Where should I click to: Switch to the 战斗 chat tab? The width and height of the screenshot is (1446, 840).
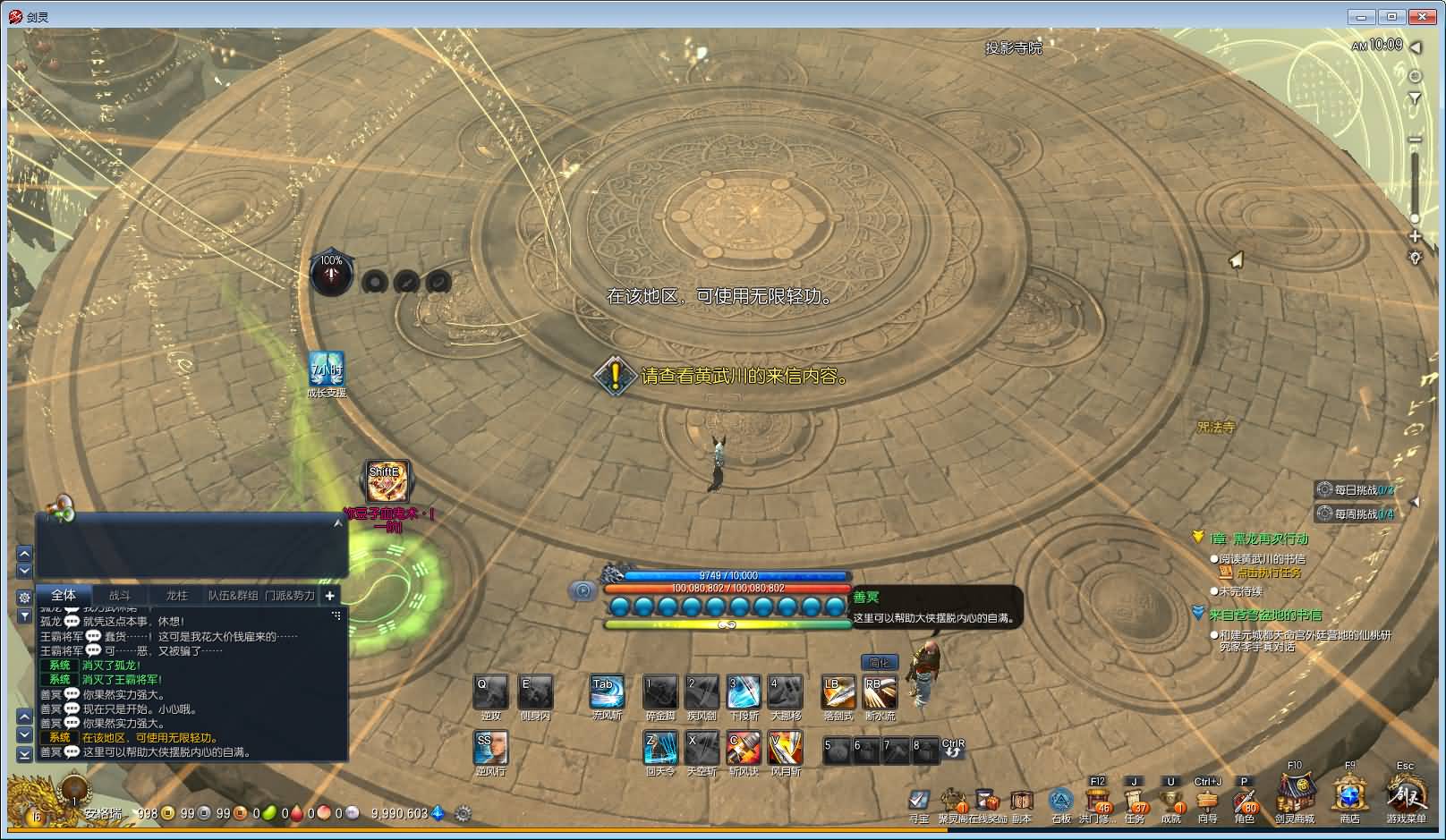tap(119, 595)
